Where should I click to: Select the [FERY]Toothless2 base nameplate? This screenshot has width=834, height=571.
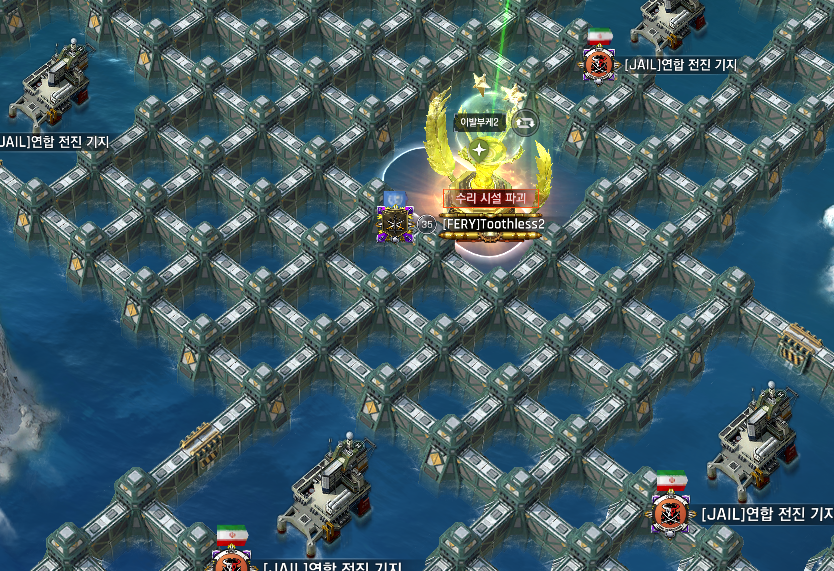coord(493,224)
